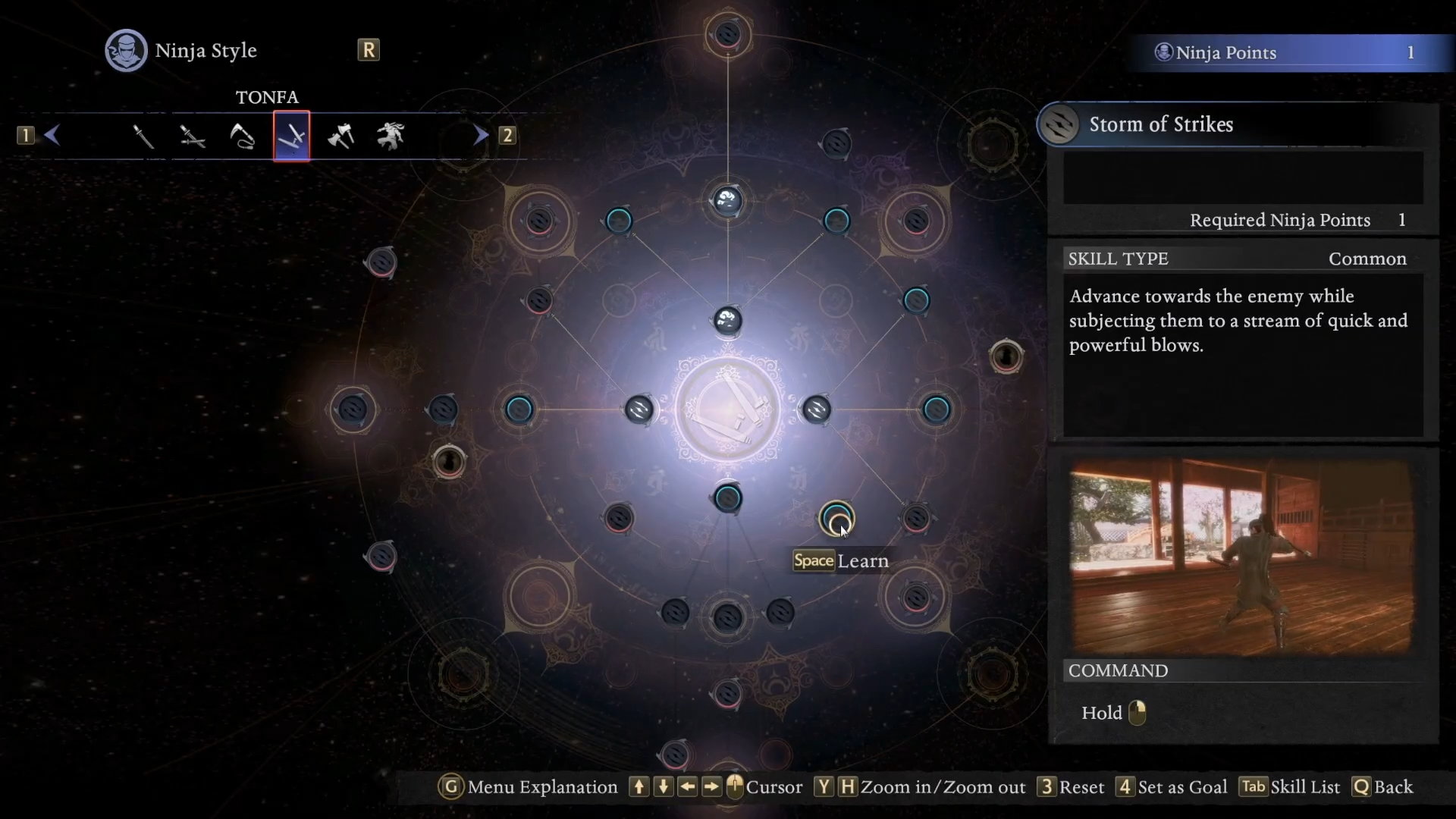Play the Storm of Strikes preview thumbnail
This screenshot has width=1456, height=819.
(x=1241, y=556)
